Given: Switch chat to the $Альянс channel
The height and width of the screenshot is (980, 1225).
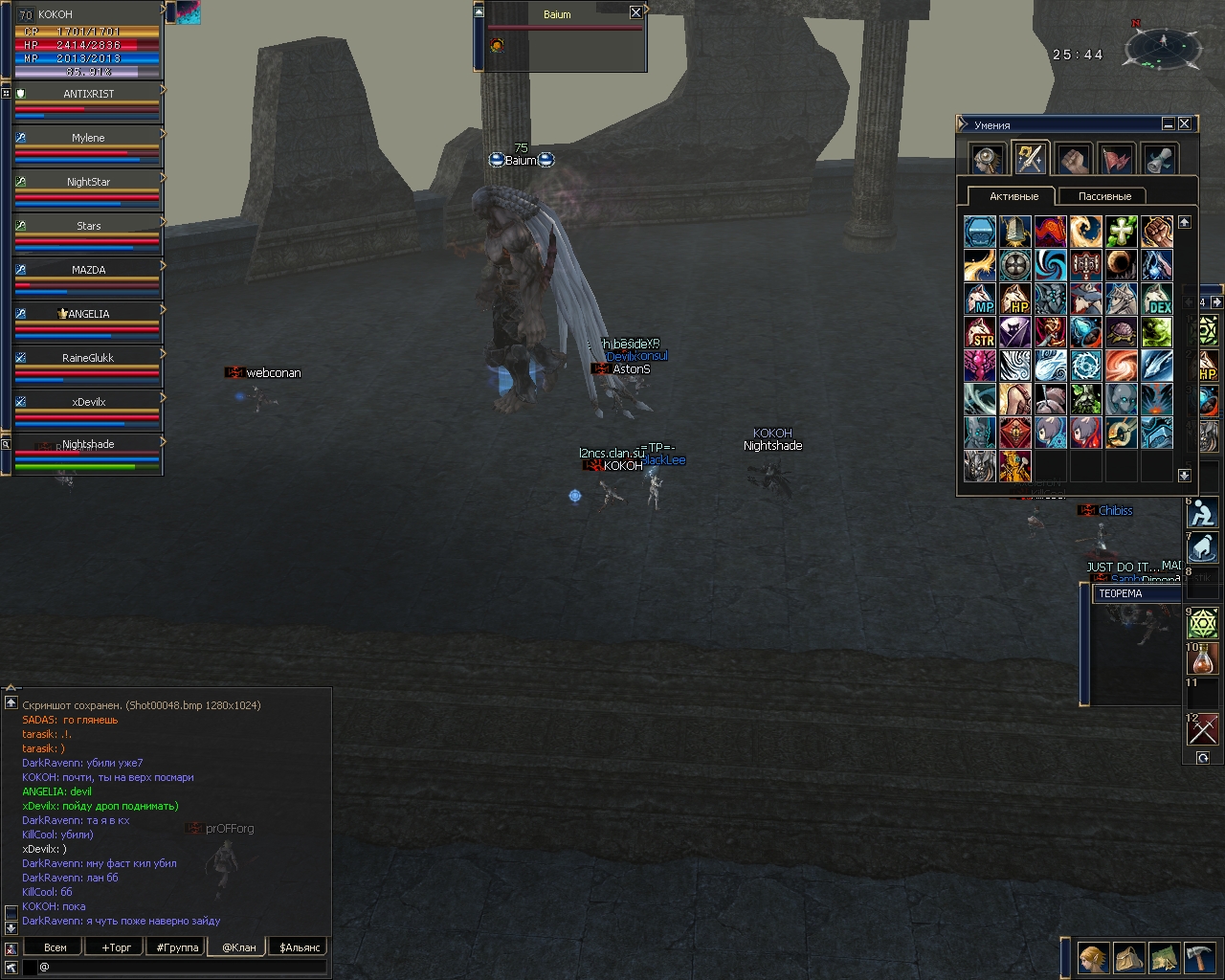Looking at the screenshot, I should point(300,947).
